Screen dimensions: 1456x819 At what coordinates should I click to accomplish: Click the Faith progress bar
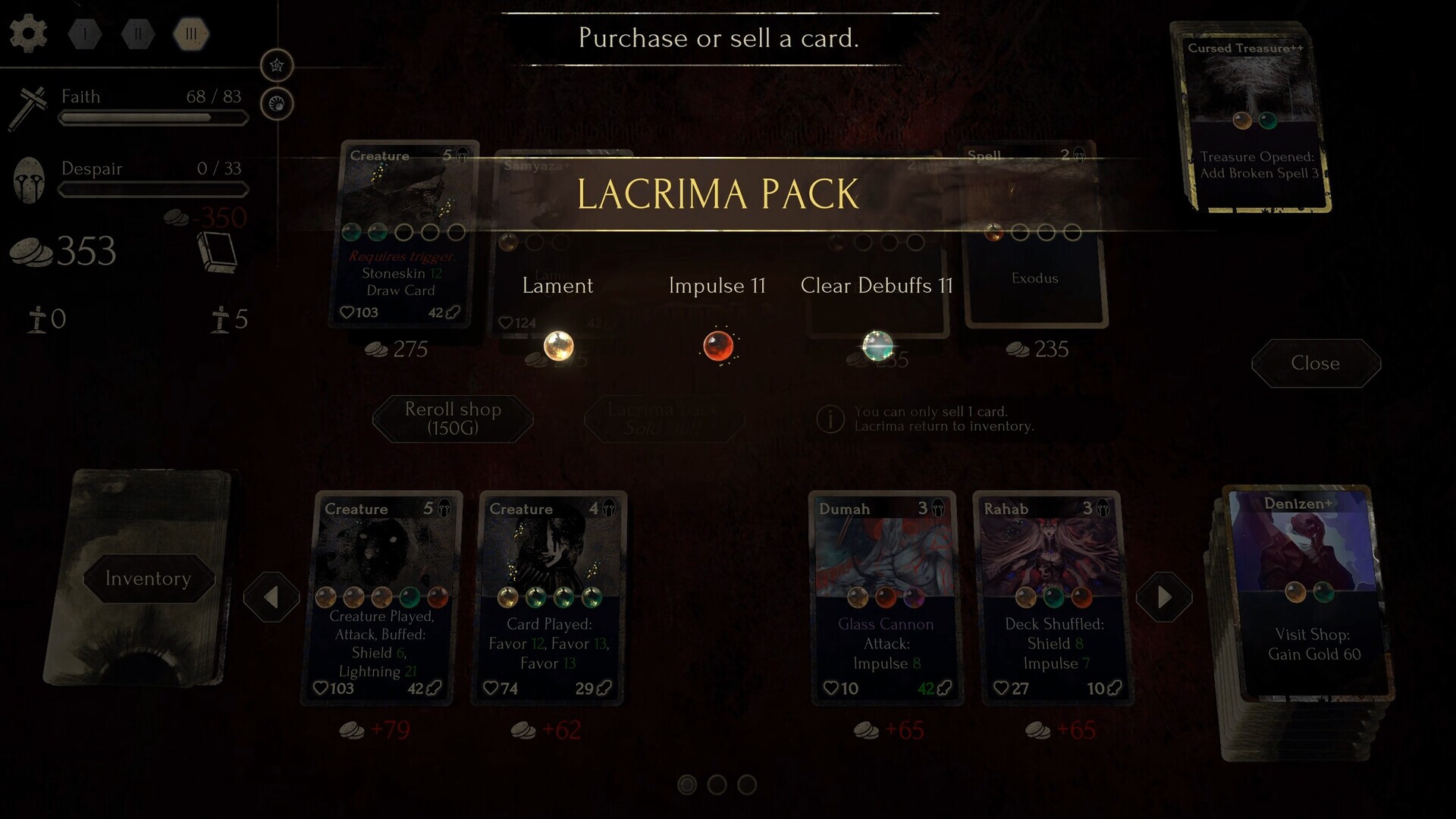(x=153, y=118)
